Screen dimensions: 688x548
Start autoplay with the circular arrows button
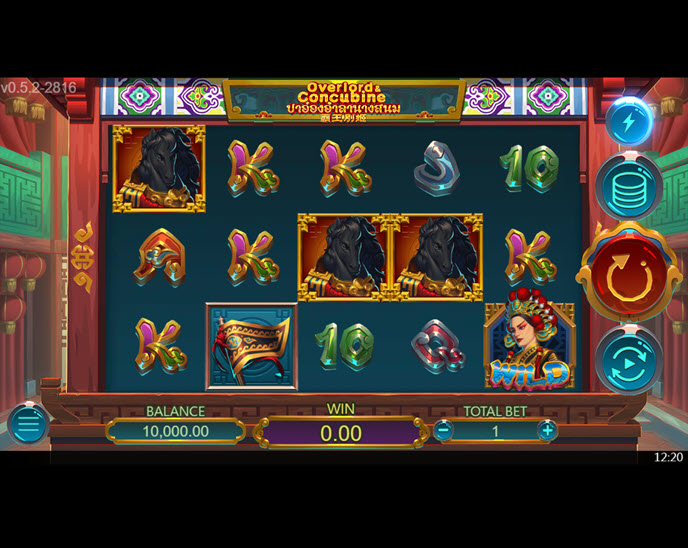[629, 360]
